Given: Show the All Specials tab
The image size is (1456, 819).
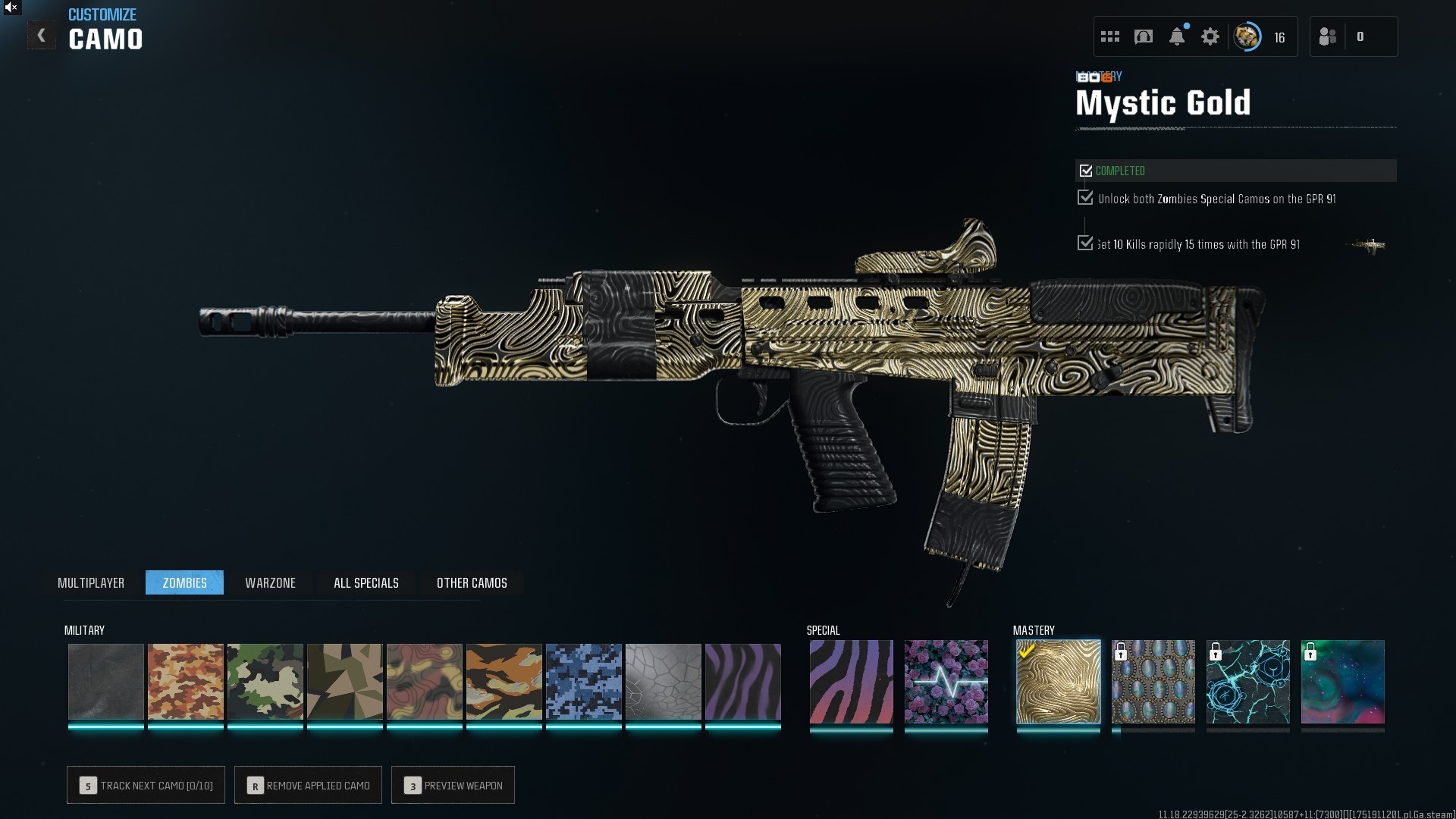Looking at the screenshot, I should pos(366,582).
